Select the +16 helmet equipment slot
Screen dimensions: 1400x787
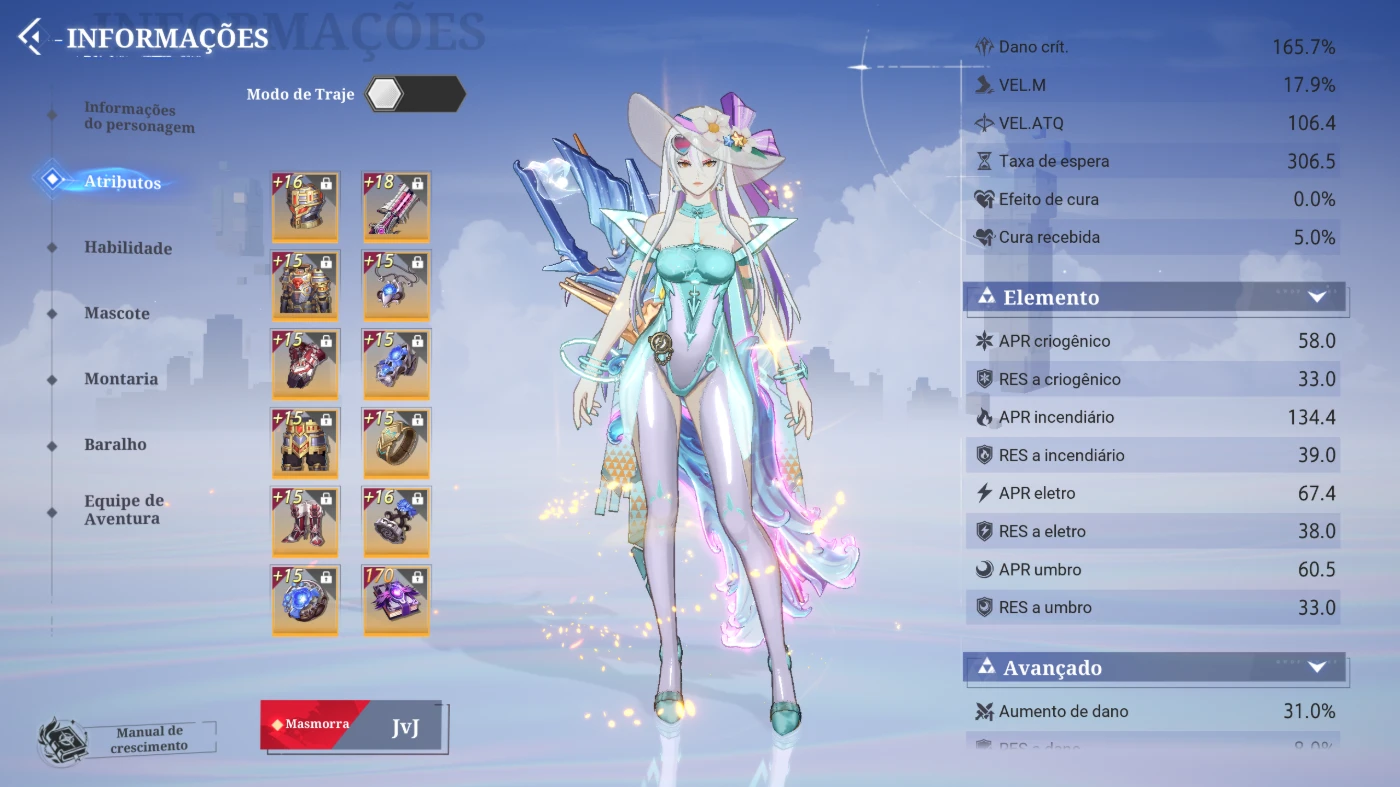pos(305,207)
